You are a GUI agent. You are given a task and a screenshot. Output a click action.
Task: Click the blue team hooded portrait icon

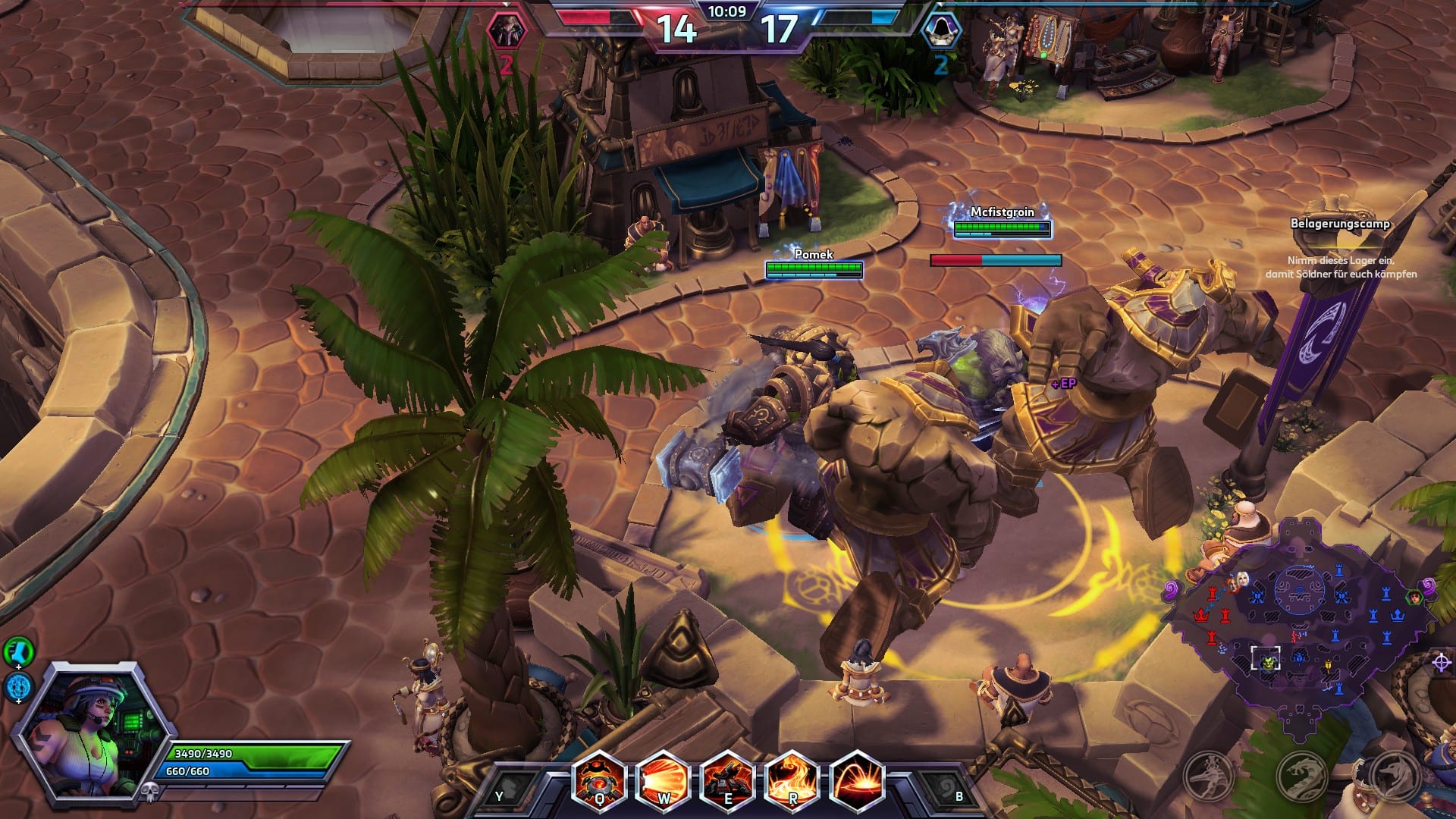pos(941,31)
